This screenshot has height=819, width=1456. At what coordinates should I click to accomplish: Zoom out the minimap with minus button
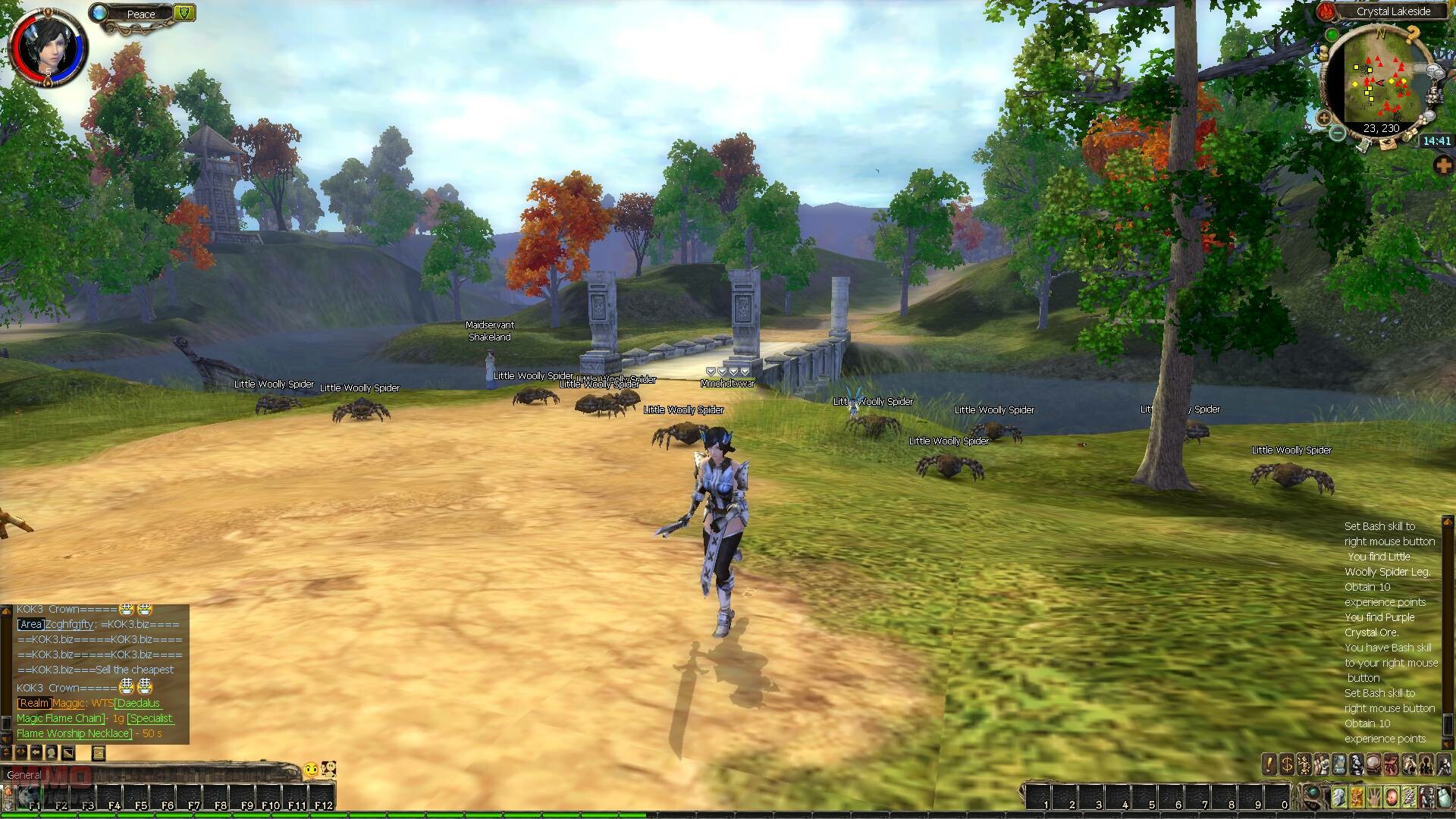coord(1338,133)
